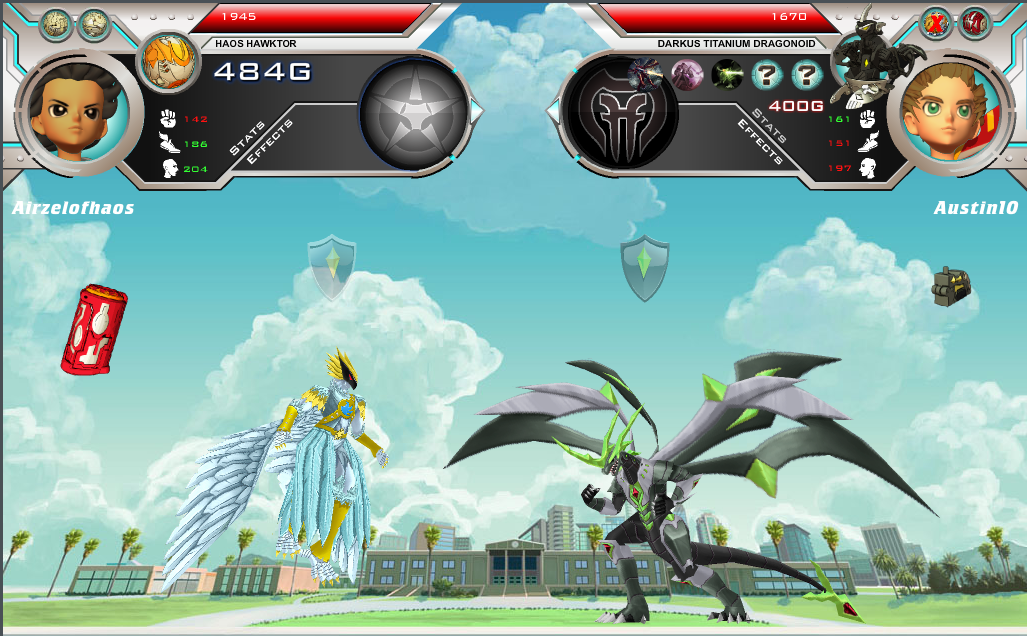This screenshot has height=636, width=1027.
Task: Open the Effects tab under Haos Hawktor
Action: click(264, 144)
